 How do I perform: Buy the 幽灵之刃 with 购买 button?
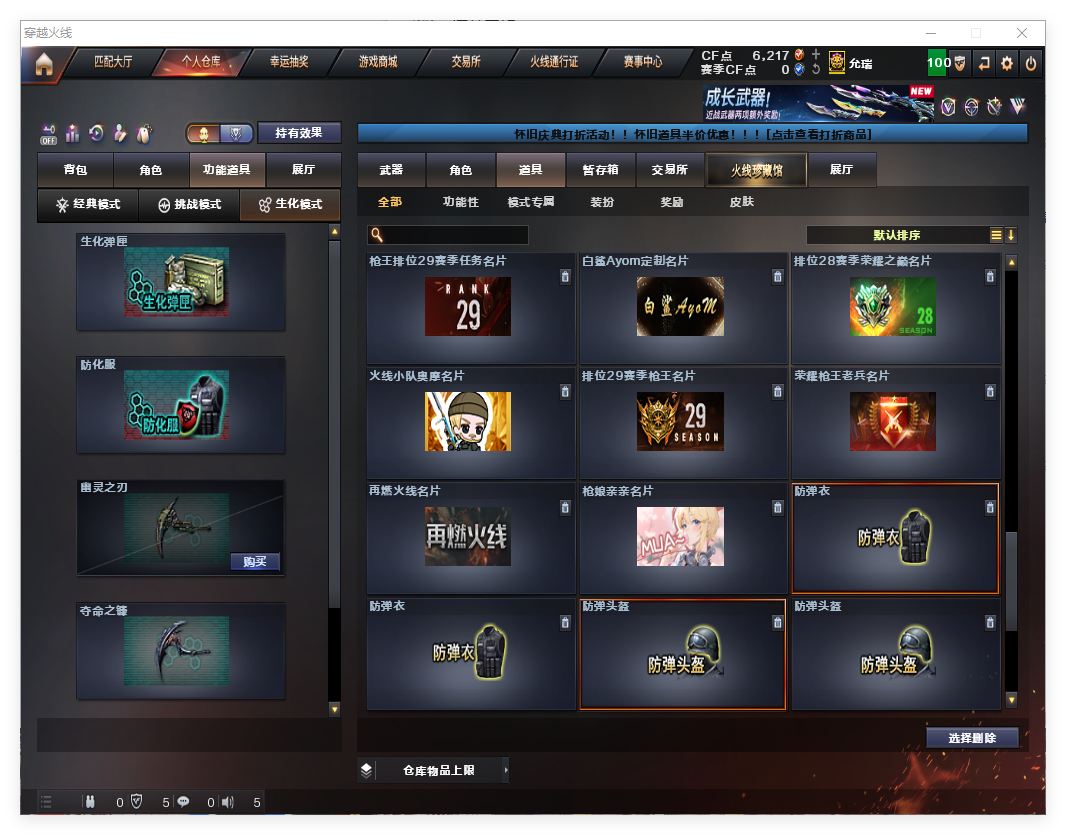(255, 561)
